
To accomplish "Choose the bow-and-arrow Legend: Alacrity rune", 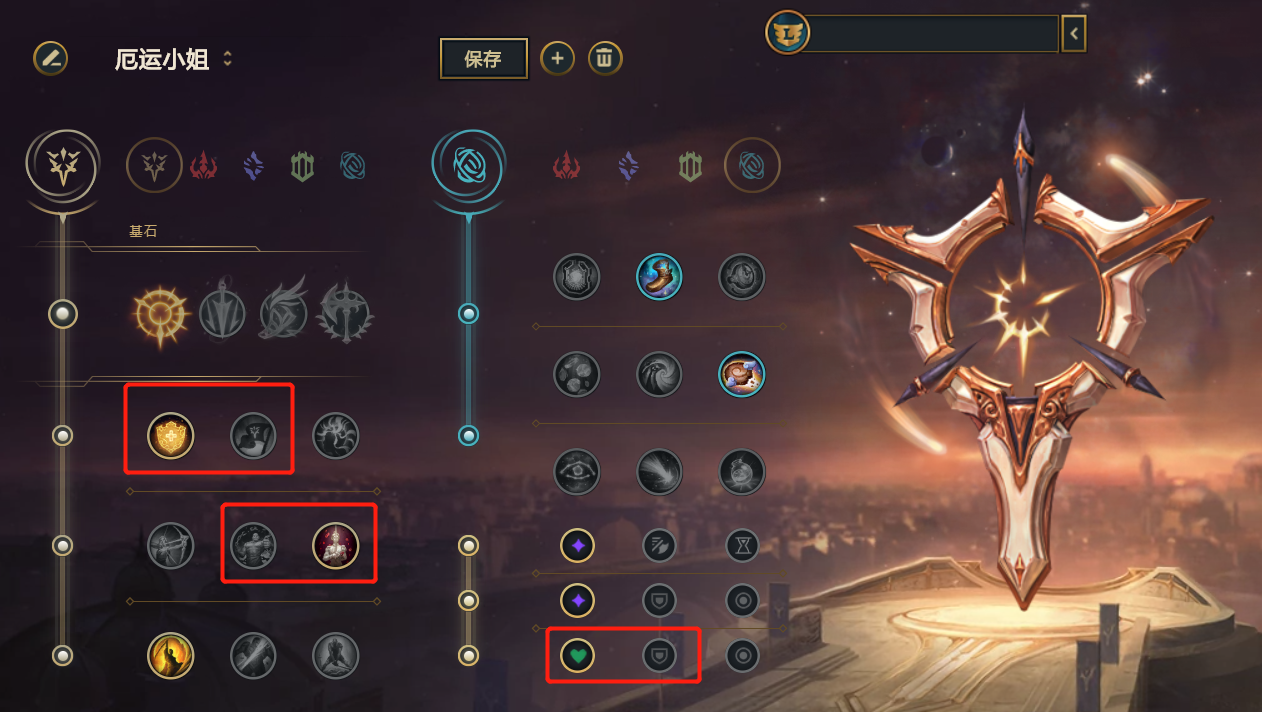I will coord(171,546).
